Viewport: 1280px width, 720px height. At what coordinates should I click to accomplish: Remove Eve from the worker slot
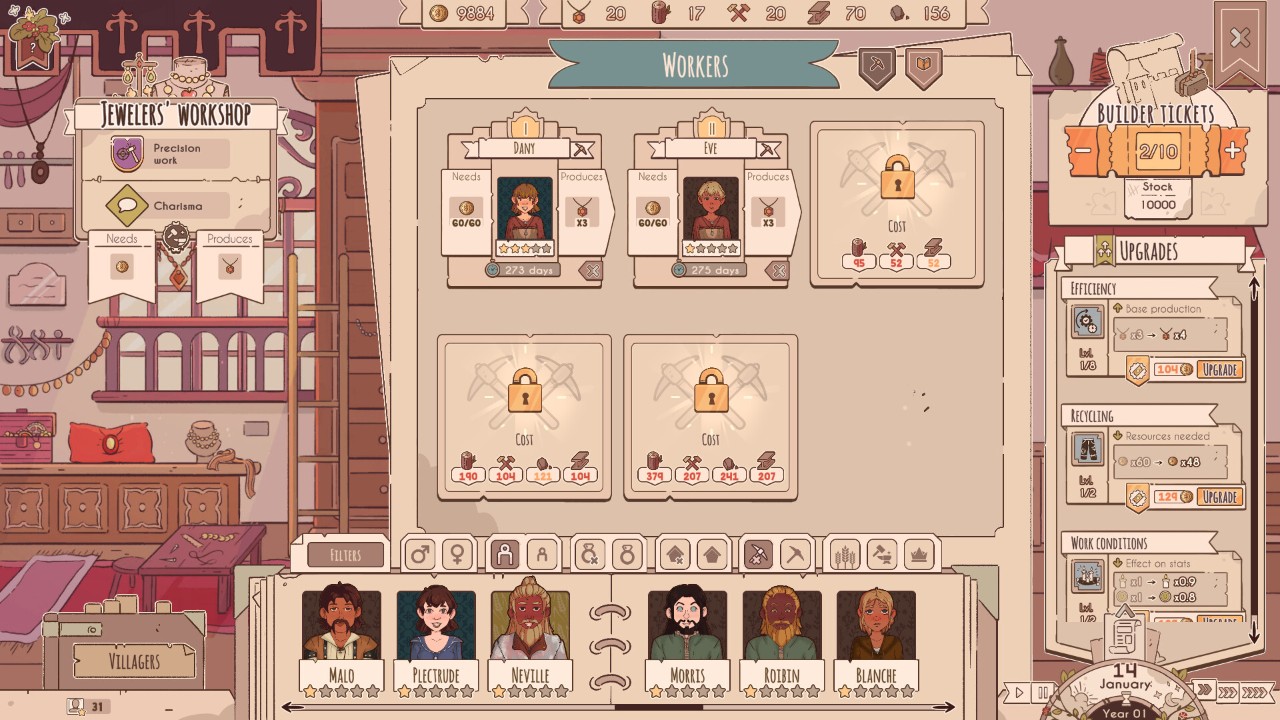[778, 270]
